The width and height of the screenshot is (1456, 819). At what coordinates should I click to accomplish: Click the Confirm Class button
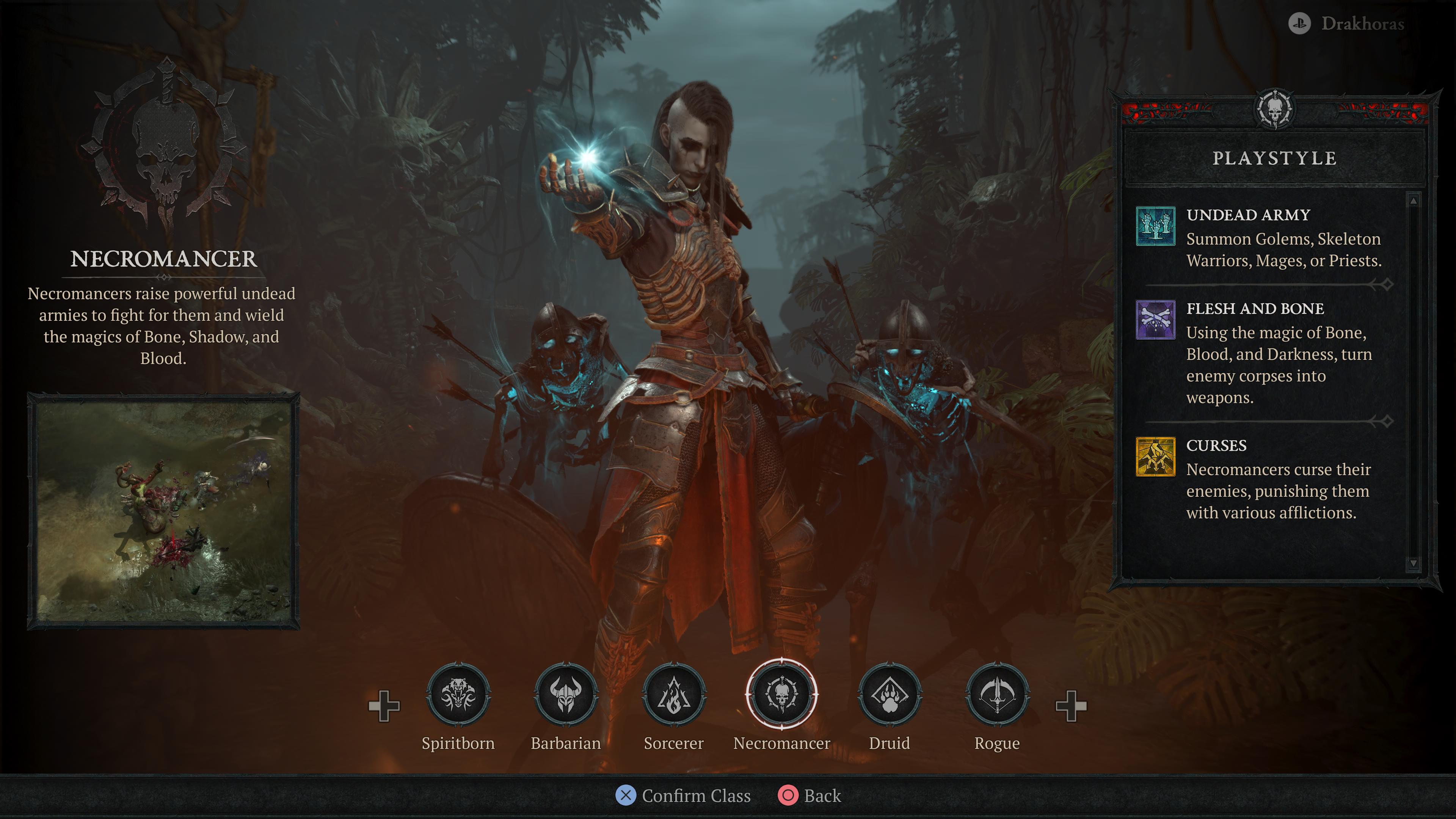click(683, 796)
